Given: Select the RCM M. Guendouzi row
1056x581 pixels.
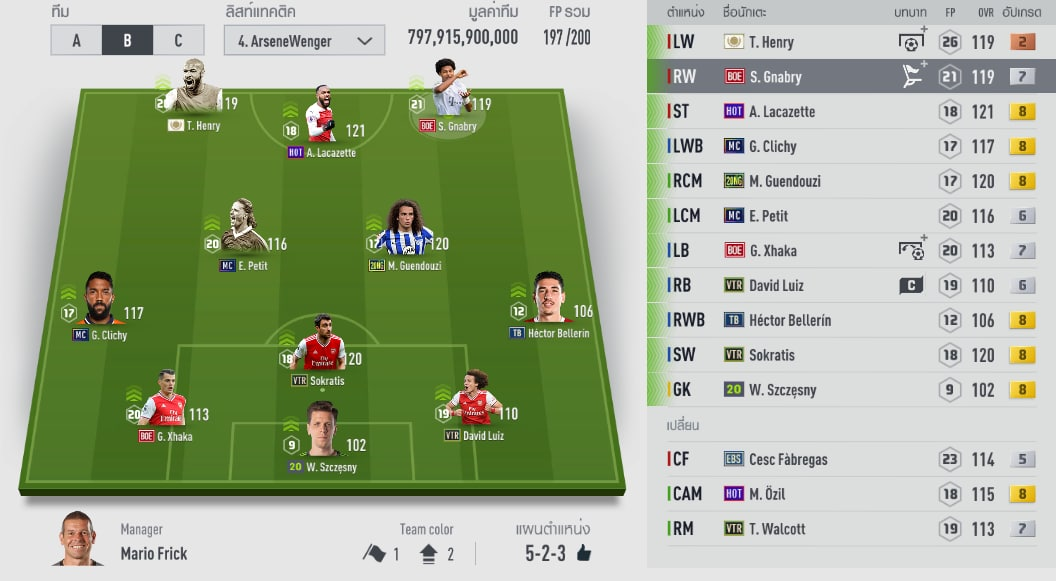Looking at the screenshot, I should tap(851, 181).
